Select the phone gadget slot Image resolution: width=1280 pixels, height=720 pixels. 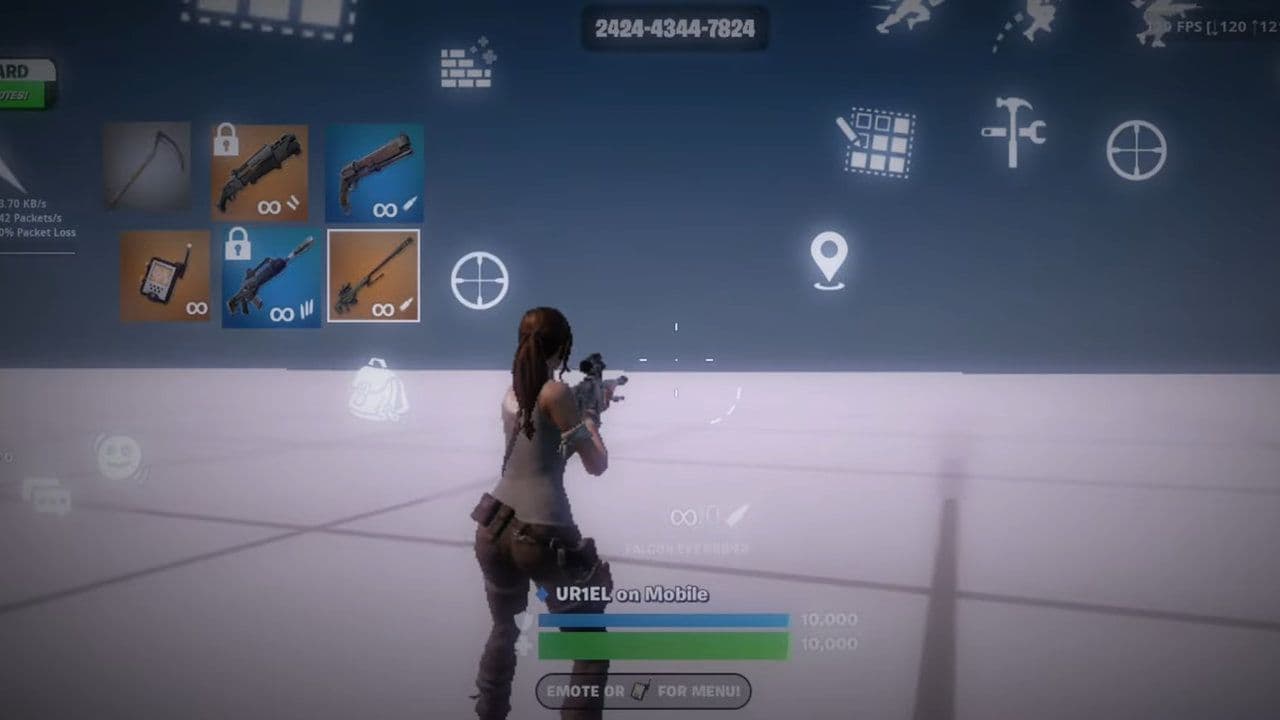166,274
